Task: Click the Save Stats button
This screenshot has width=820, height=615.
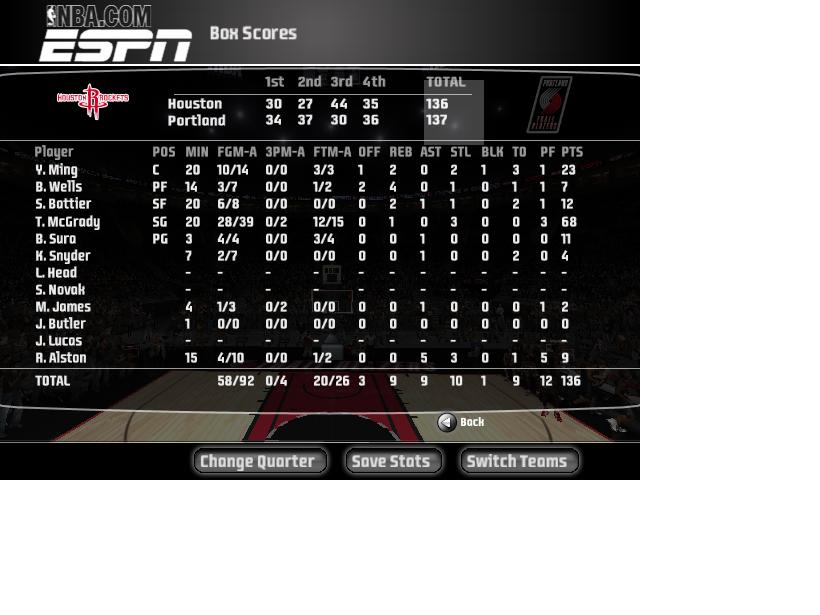Action: pyautogui.click(x=393, y=461)
